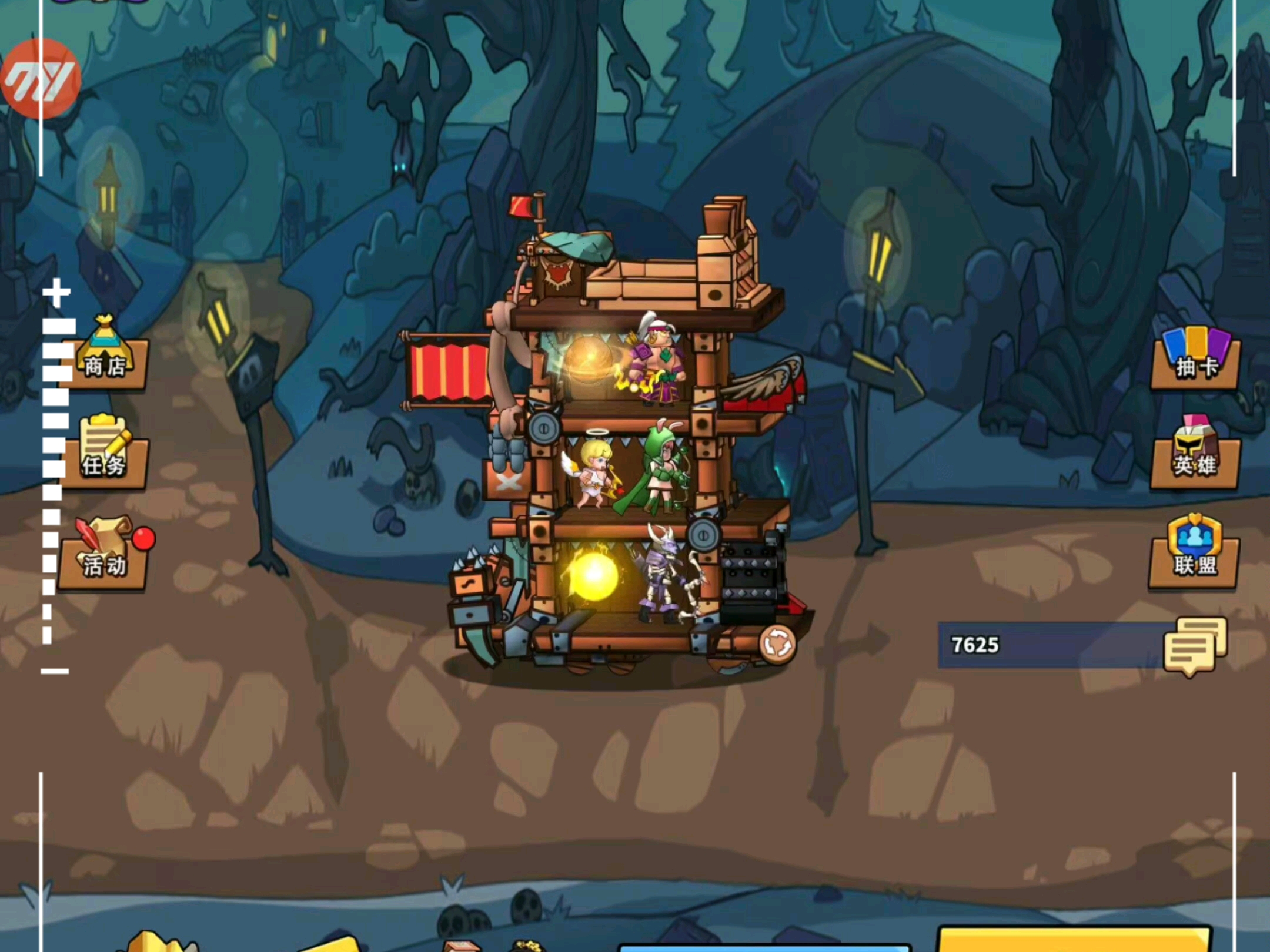Click the minus sign on the zoom bar
The image size is (1270, 952).
[x=55, y=671]
